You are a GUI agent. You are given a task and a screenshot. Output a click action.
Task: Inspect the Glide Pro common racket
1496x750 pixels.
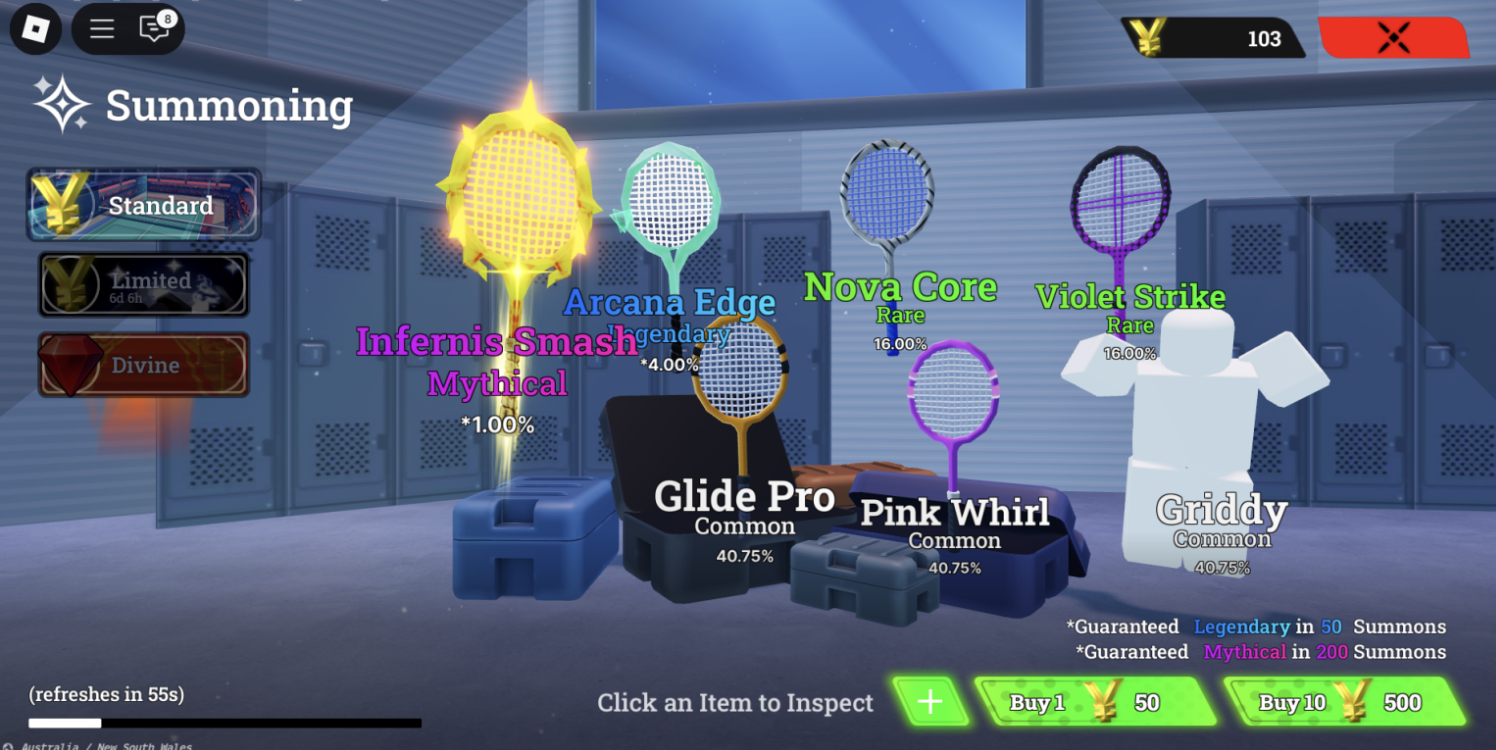point(742,375)
